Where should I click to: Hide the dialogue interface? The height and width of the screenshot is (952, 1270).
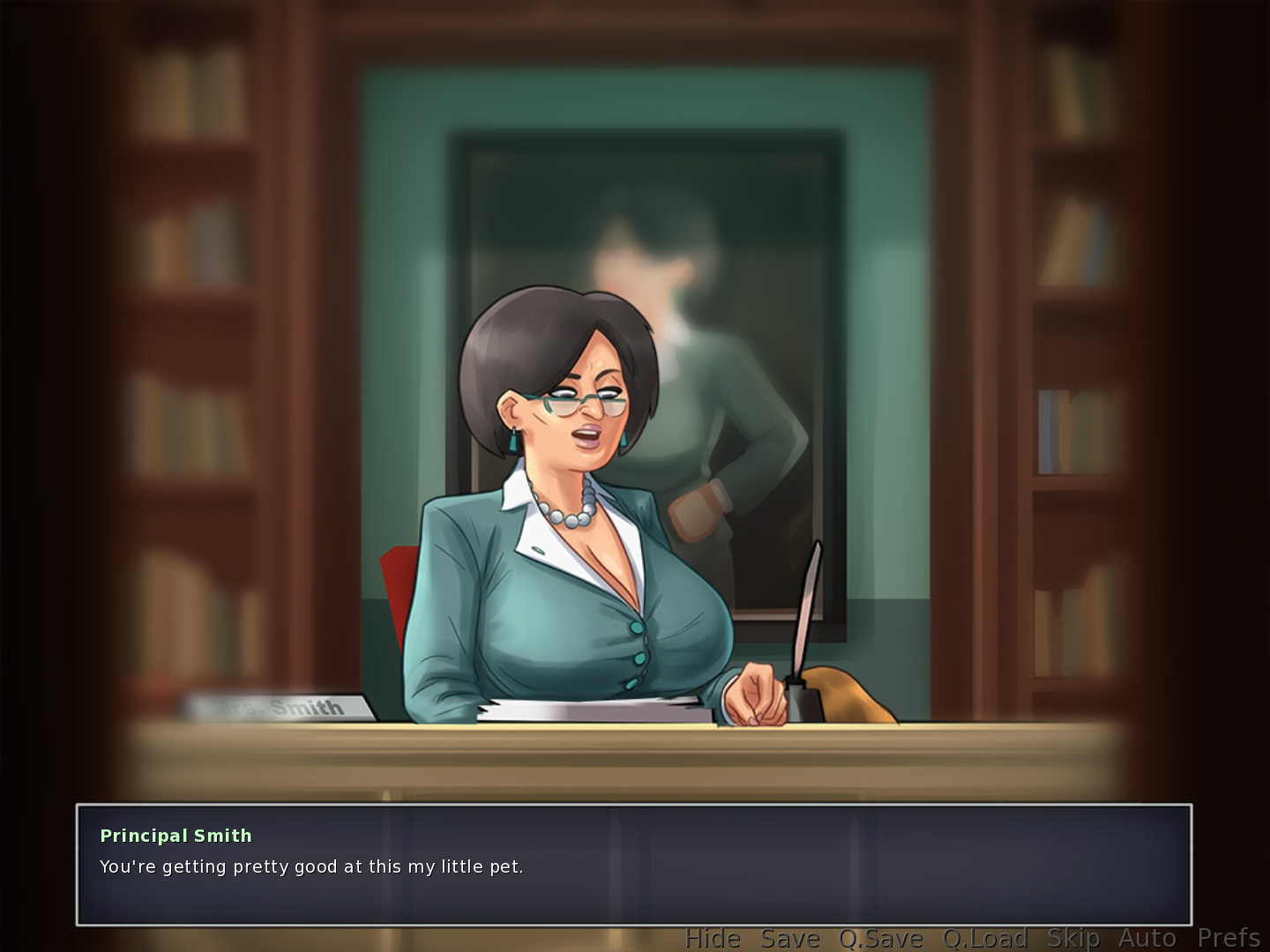point(713,938)
